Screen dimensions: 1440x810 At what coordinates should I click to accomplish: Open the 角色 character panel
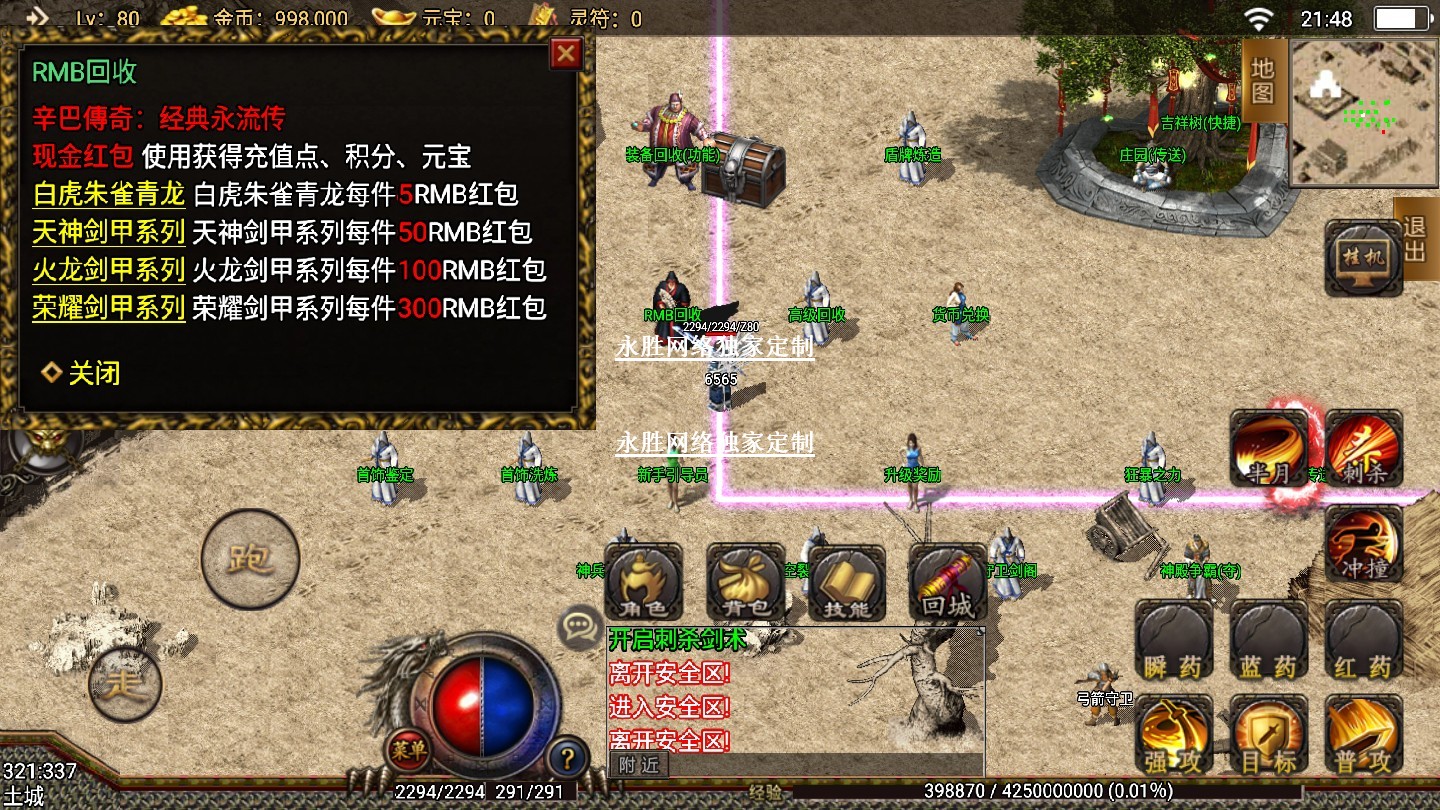click(644, 583)
